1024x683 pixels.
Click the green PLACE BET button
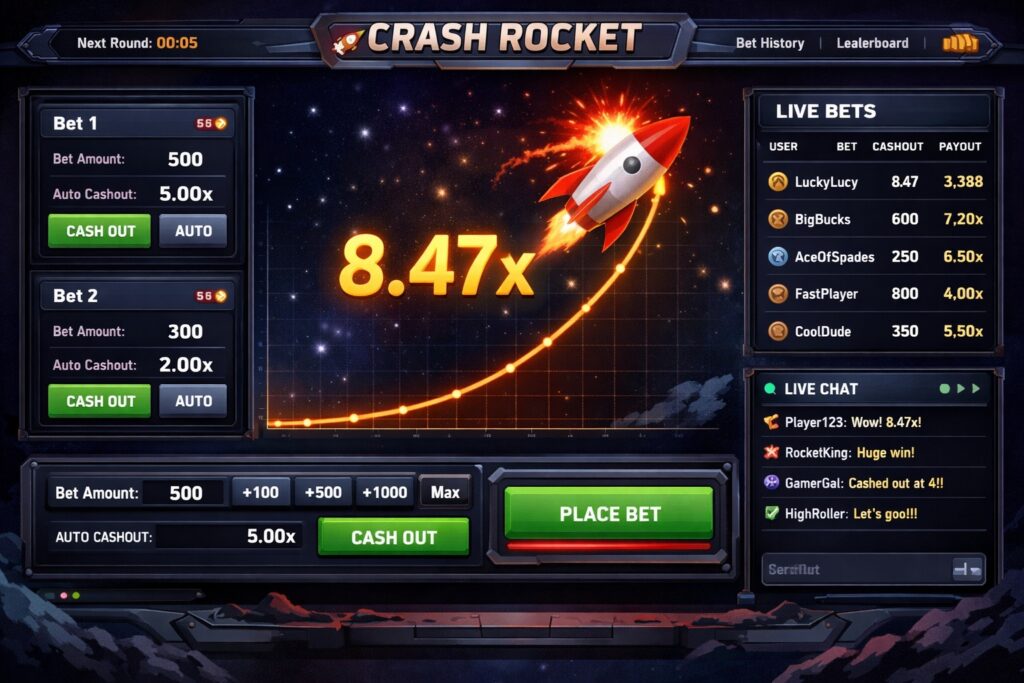[609, 514]
